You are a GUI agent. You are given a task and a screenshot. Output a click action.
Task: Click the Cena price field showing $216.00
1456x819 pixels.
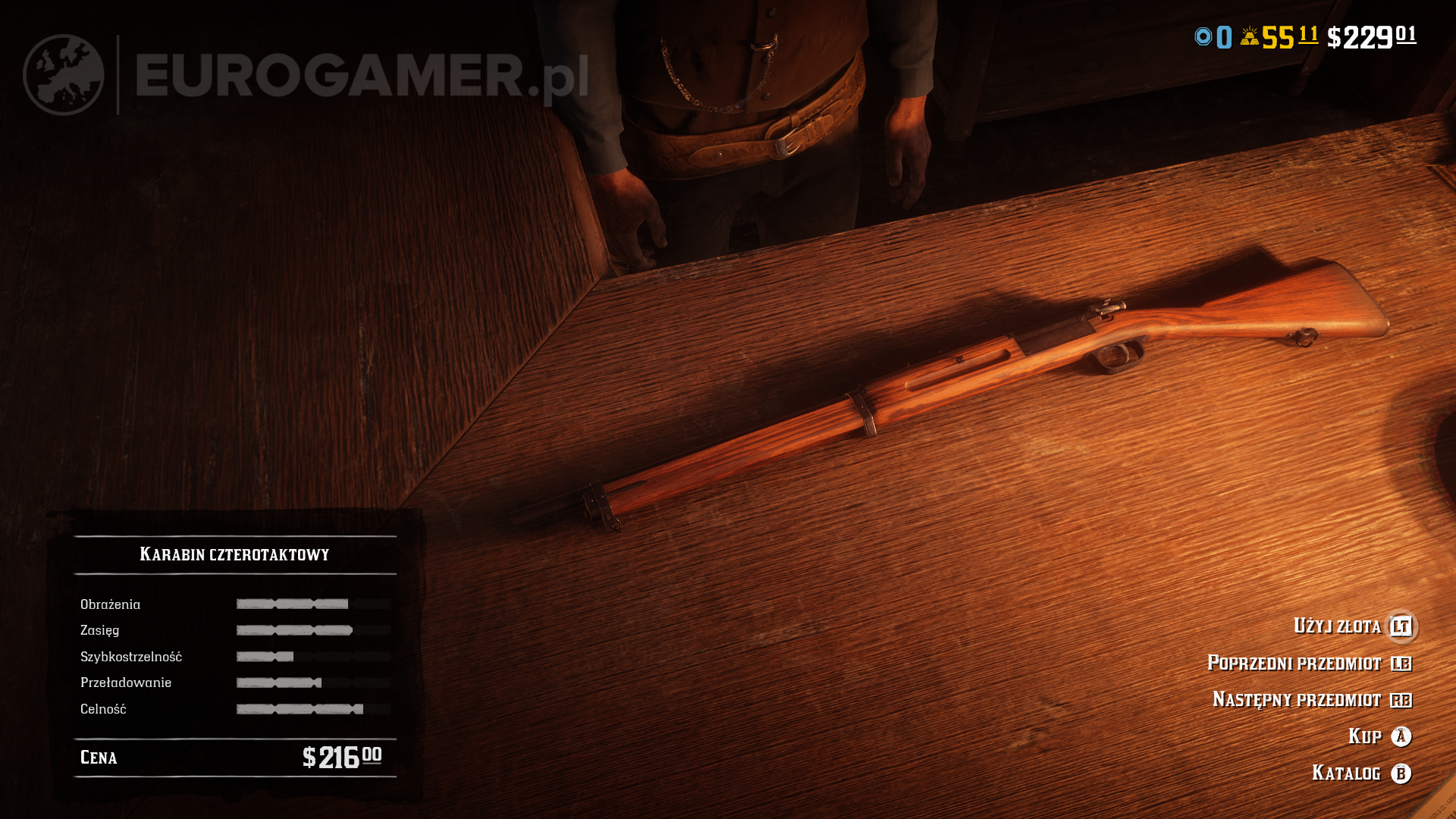tap(227, 757)
